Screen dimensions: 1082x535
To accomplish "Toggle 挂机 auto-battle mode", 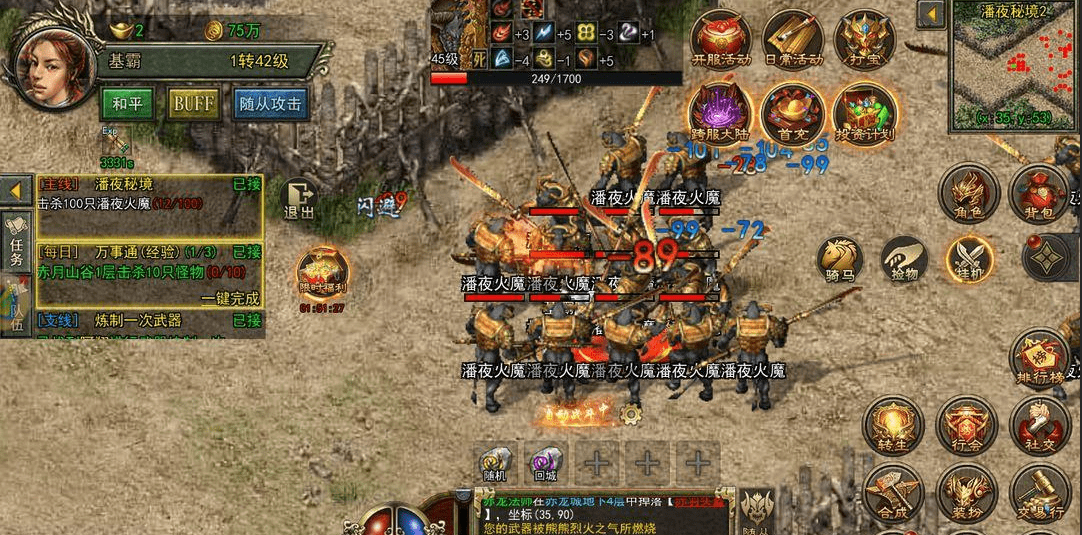I will pos(969,261).
